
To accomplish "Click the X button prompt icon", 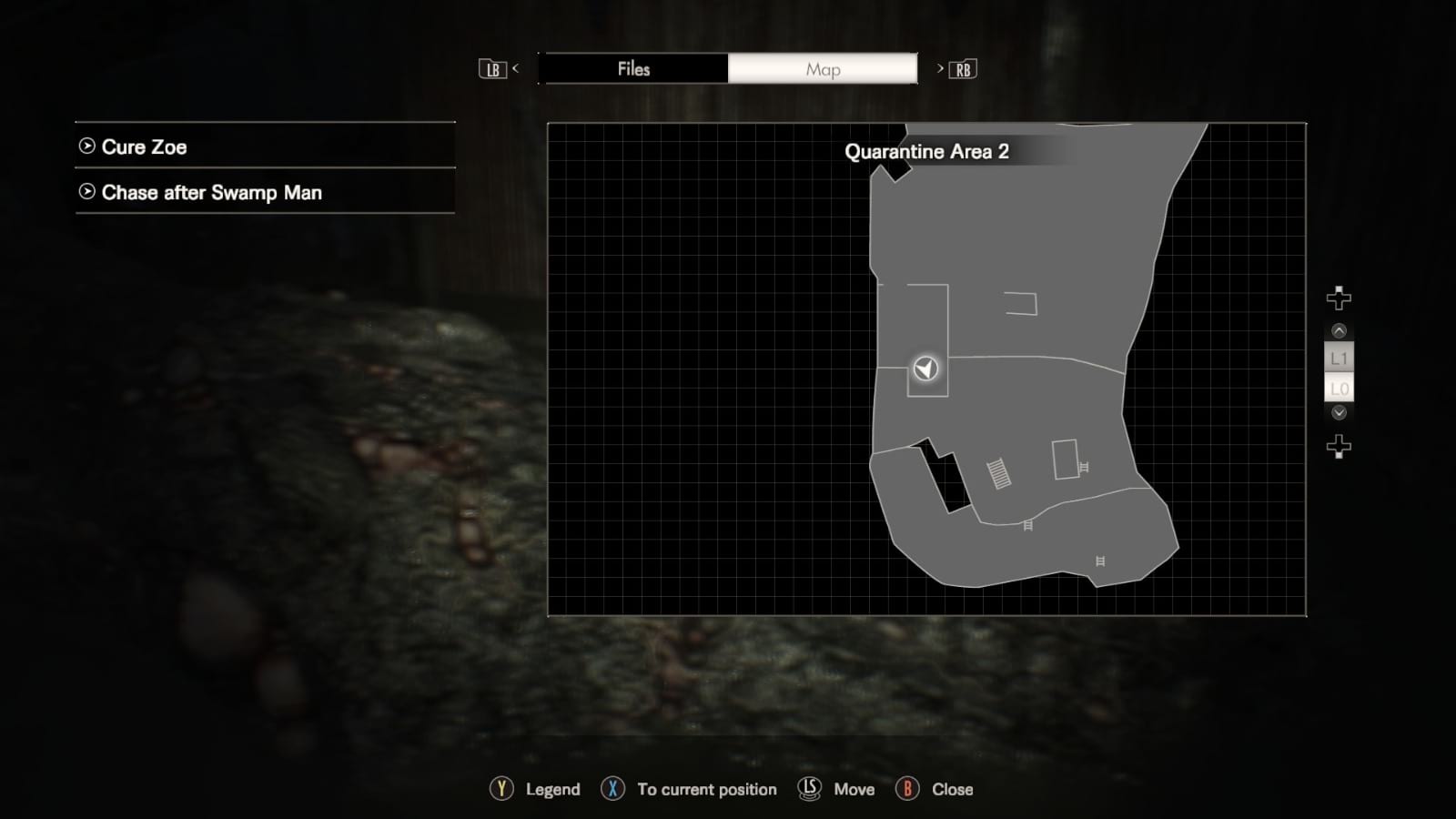I will coord(613,789).
